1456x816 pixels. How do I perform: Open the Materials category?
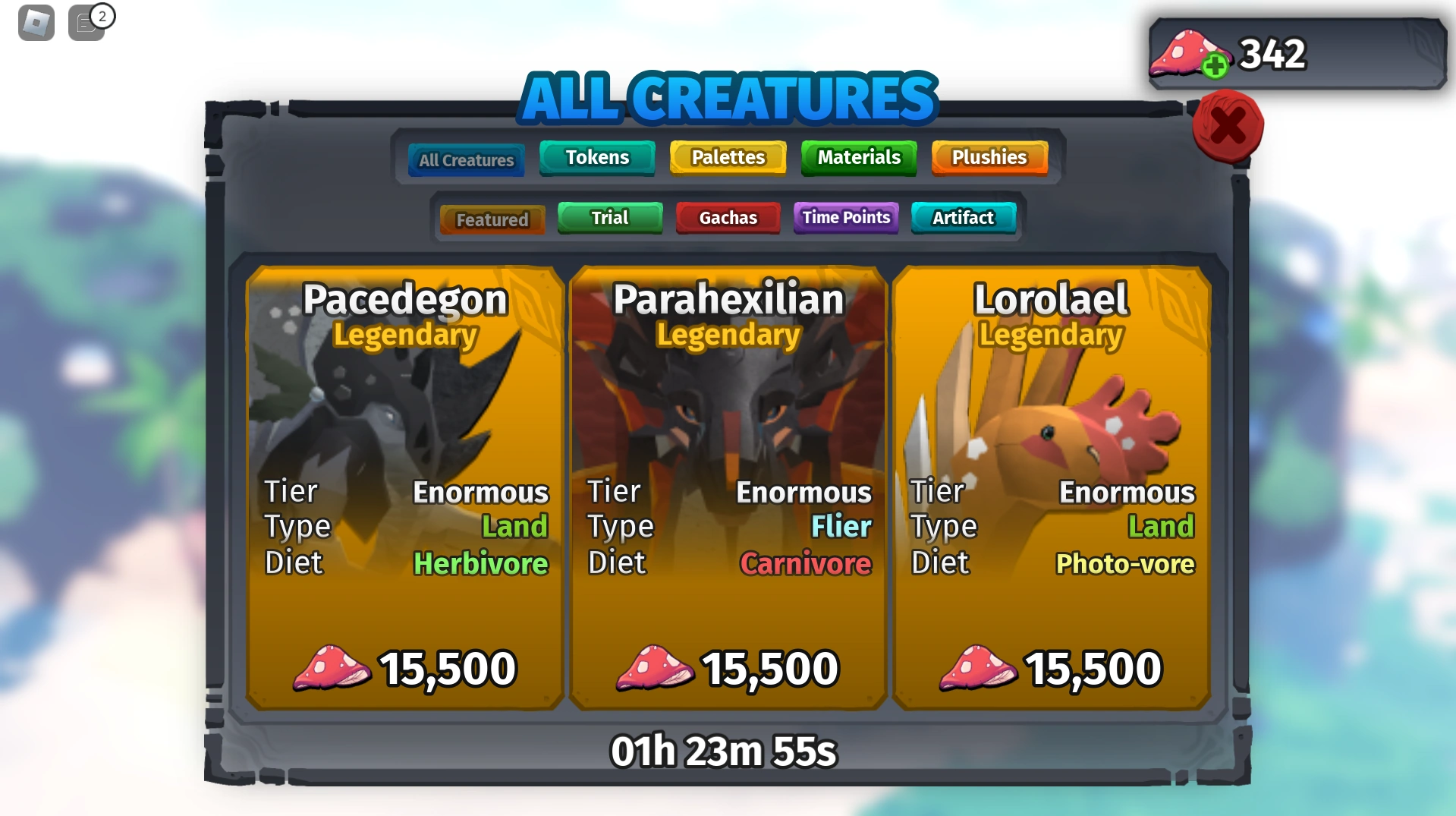[858, 158]
